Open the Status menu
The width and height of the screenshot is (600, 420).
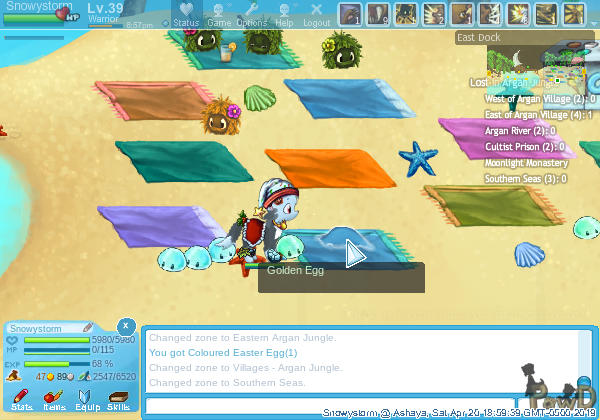[186, 14]
